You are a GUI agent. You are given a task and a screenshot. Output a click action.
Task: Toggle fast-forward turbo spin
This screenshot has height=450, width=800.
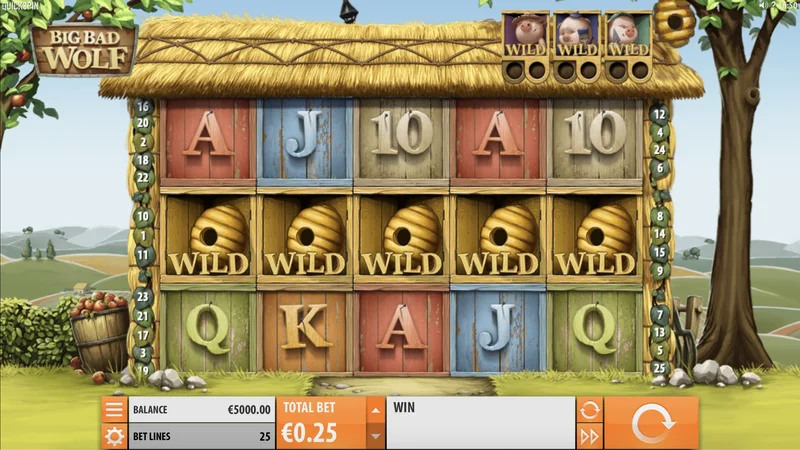tap(589, 436)
